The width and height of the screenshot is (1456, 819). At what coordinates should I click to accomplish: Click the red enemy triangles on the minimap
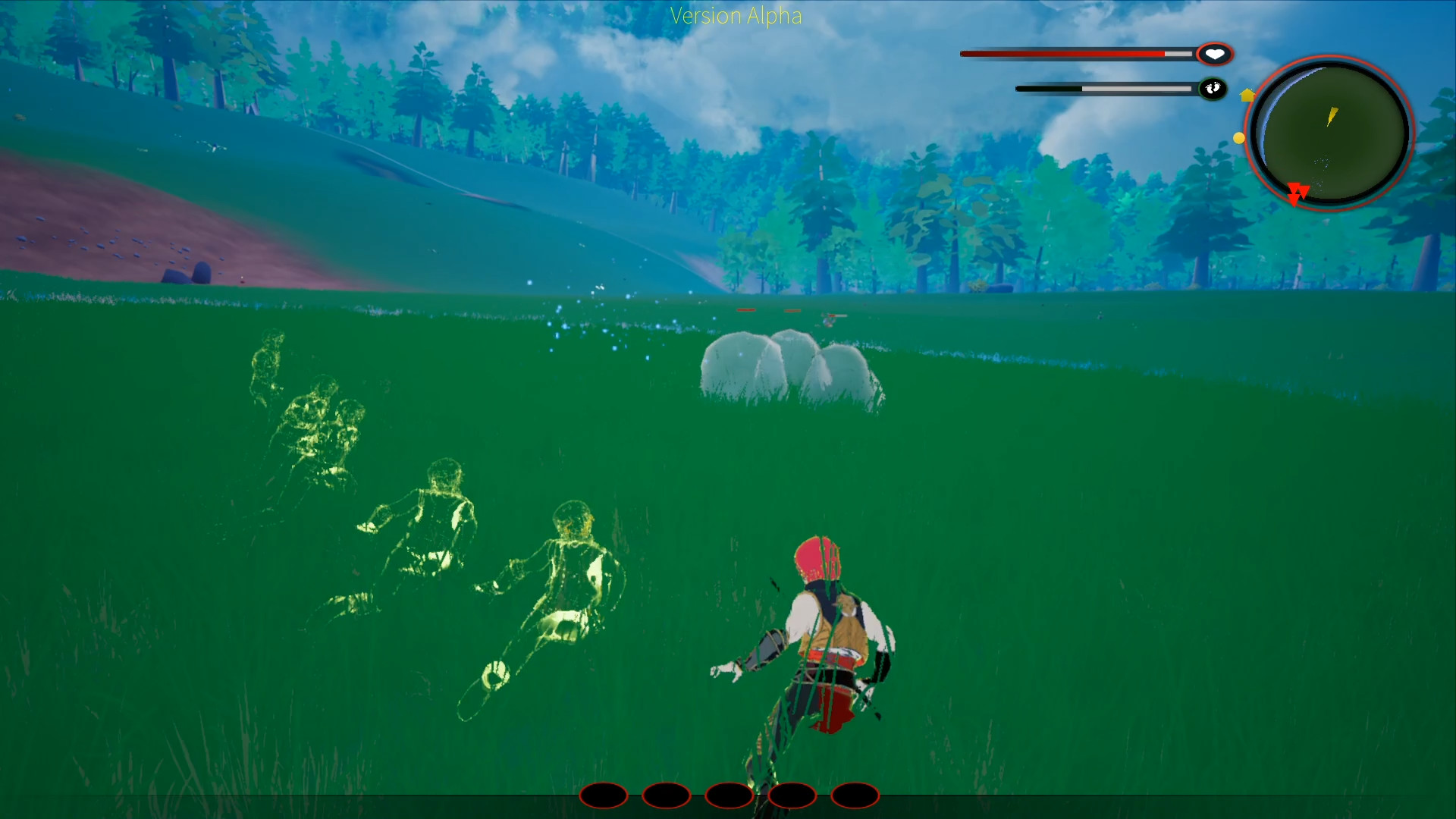[x=1298, y=193]
